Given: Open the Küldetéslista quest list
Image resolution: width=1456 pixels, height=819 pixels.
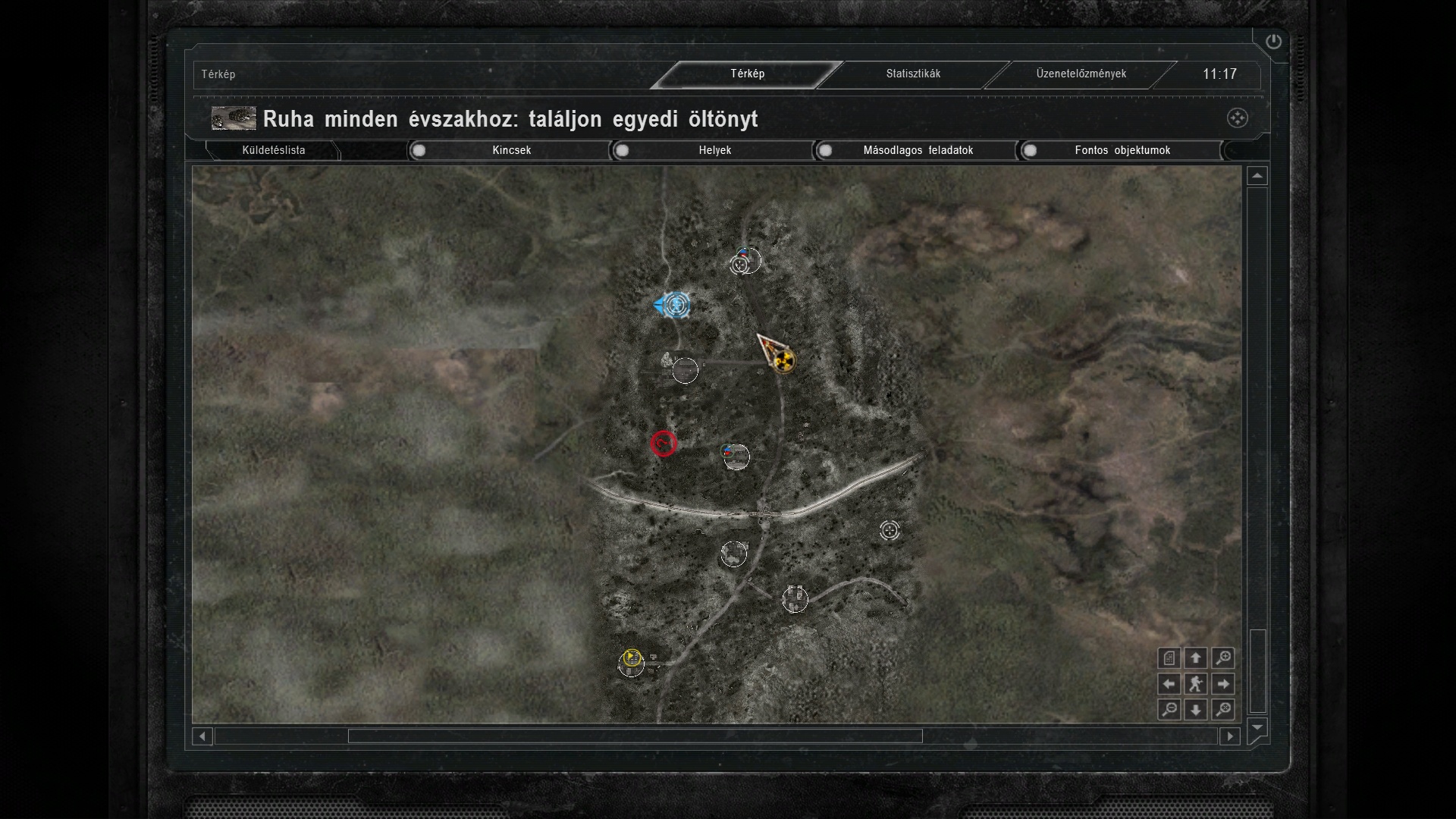Looking at the screenshot, I should coord(273,150).
